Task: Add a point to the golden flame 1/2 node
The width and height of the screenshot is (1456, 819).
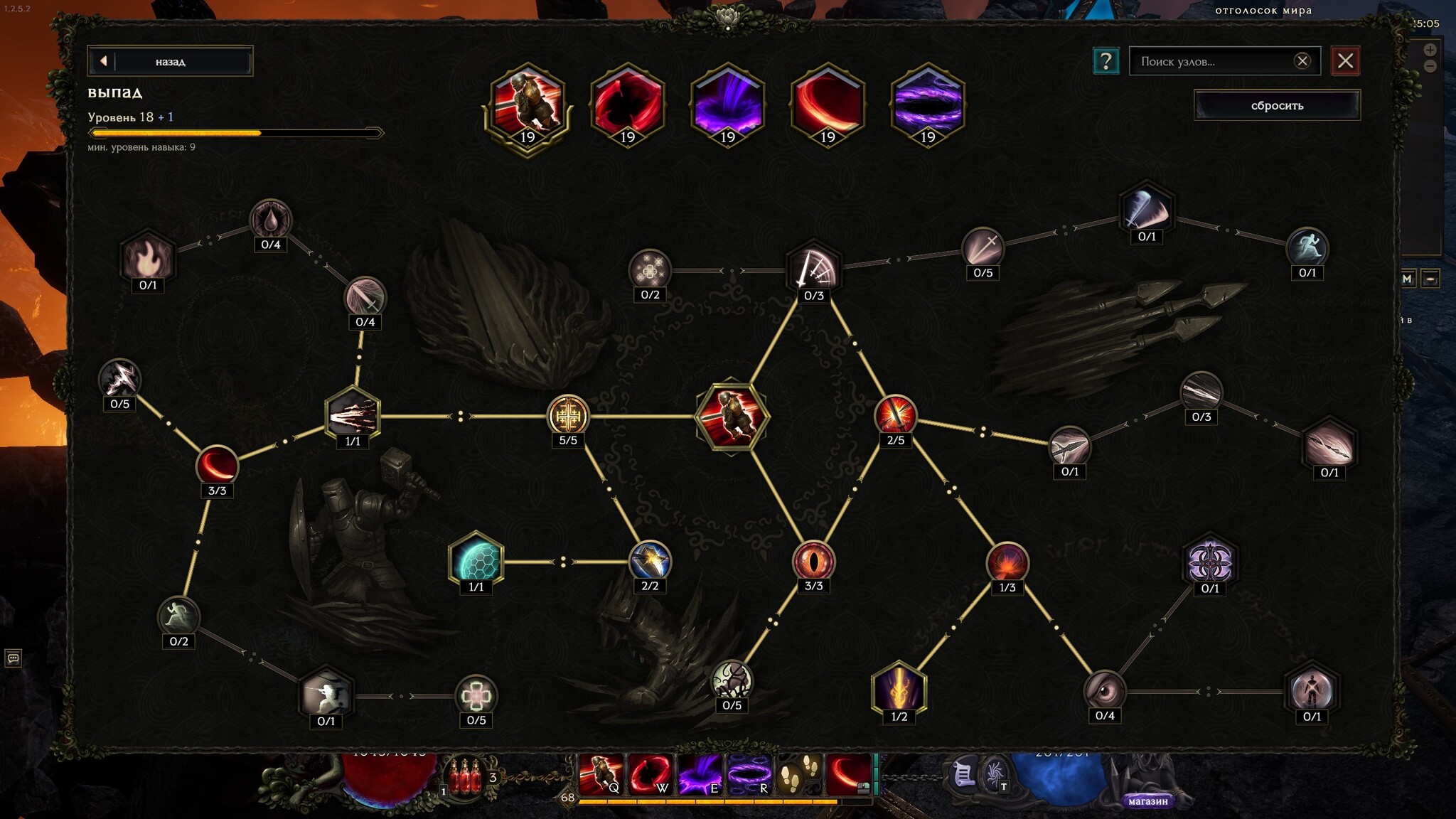Action: pos(899,689)
